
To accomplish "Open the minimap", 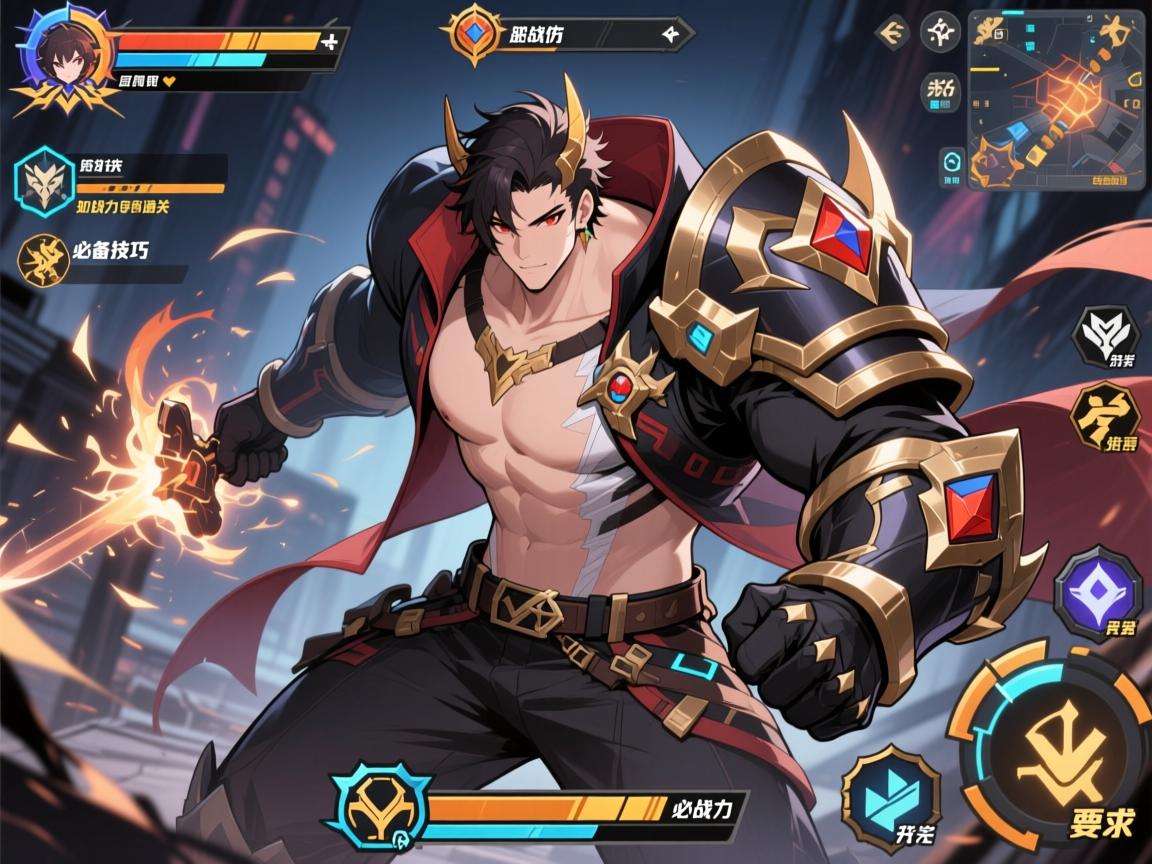I will pyautogui.click(x=1055, y=98).
